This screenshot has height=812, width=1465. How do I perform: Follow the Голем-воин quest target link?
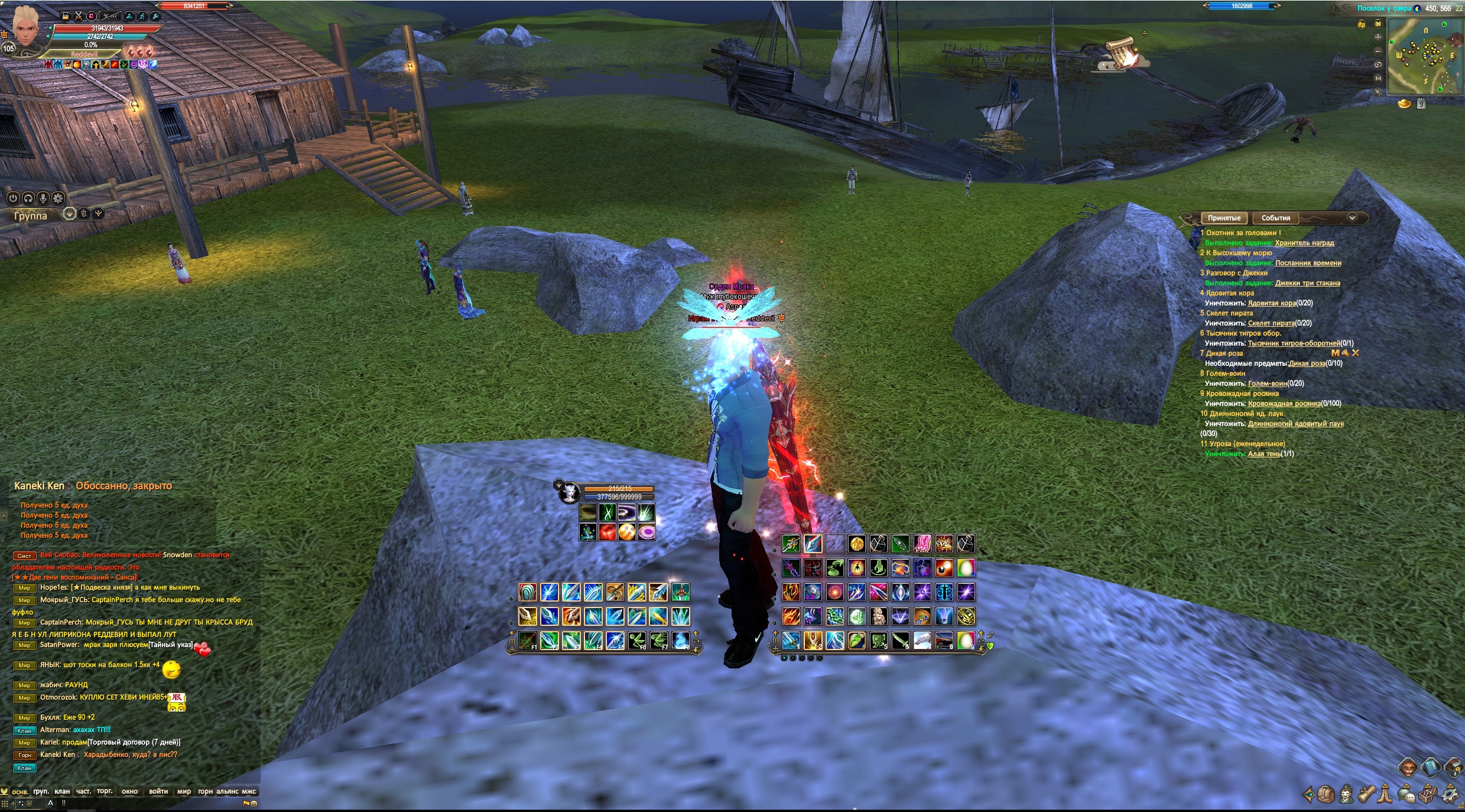tap(1267, 384)
